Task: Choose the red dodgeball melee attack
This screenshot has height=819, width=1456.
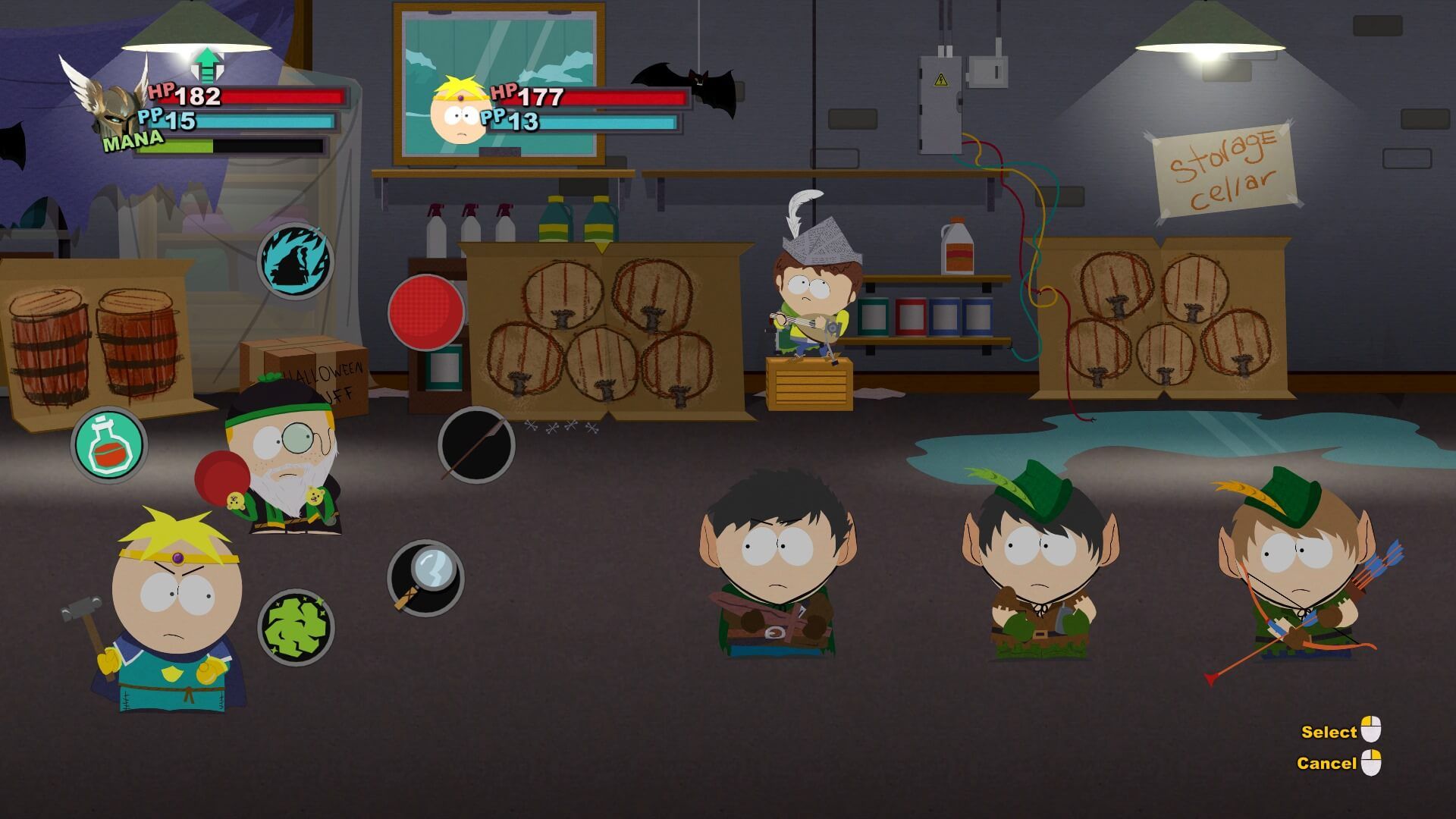Action: point(425,312)
